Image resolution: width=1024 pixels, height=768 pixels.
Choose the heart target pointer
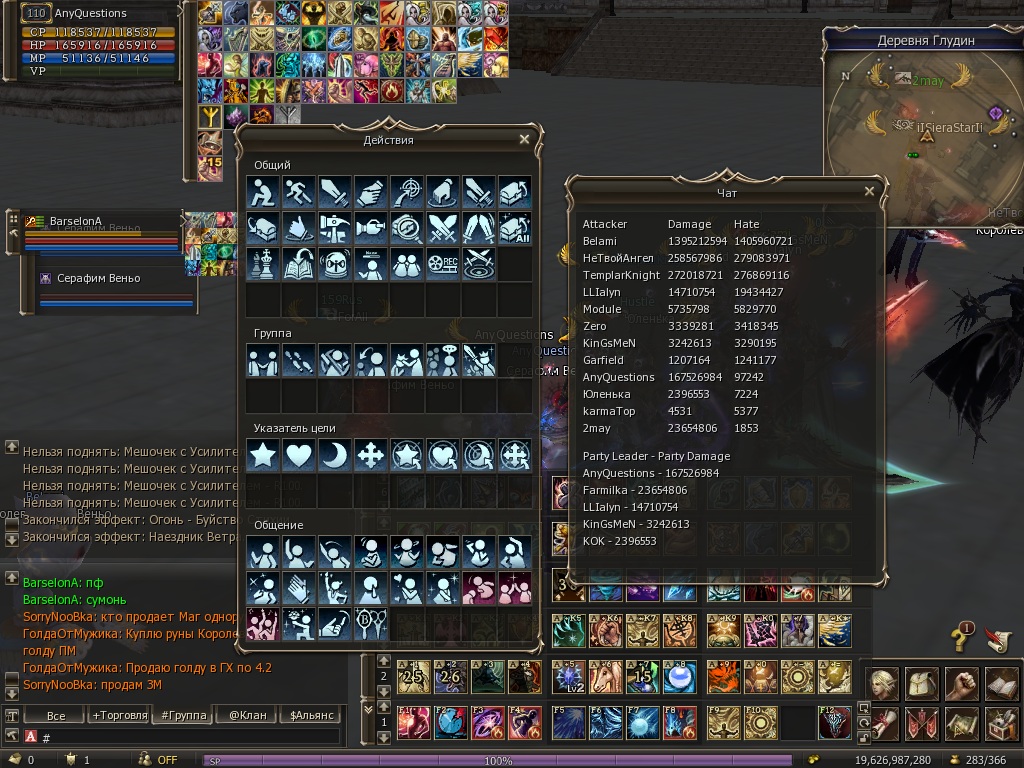click(x=299, y=456)
